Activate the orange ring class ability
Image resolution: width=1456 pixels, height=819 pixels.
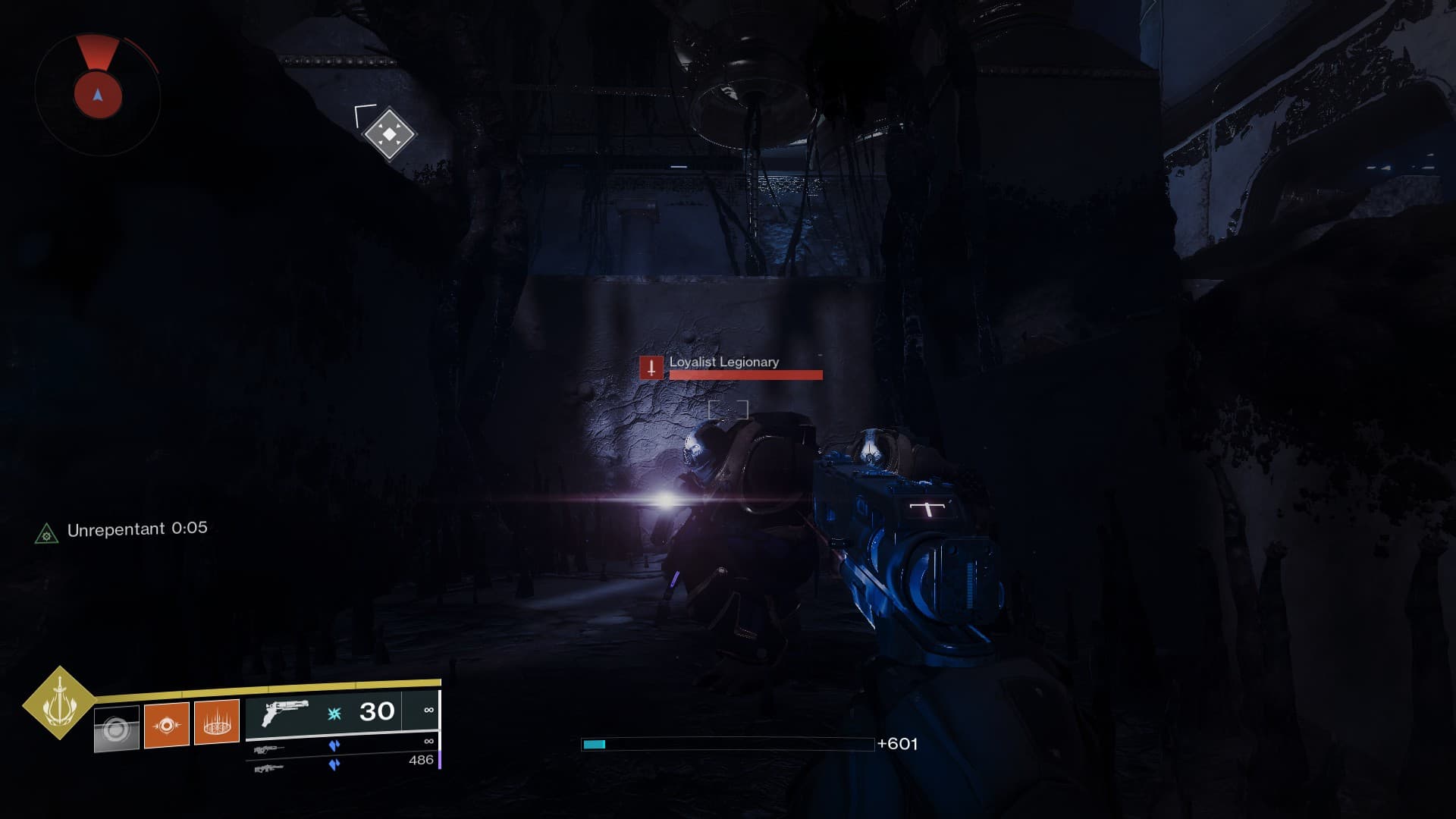(x=217, y=721)
